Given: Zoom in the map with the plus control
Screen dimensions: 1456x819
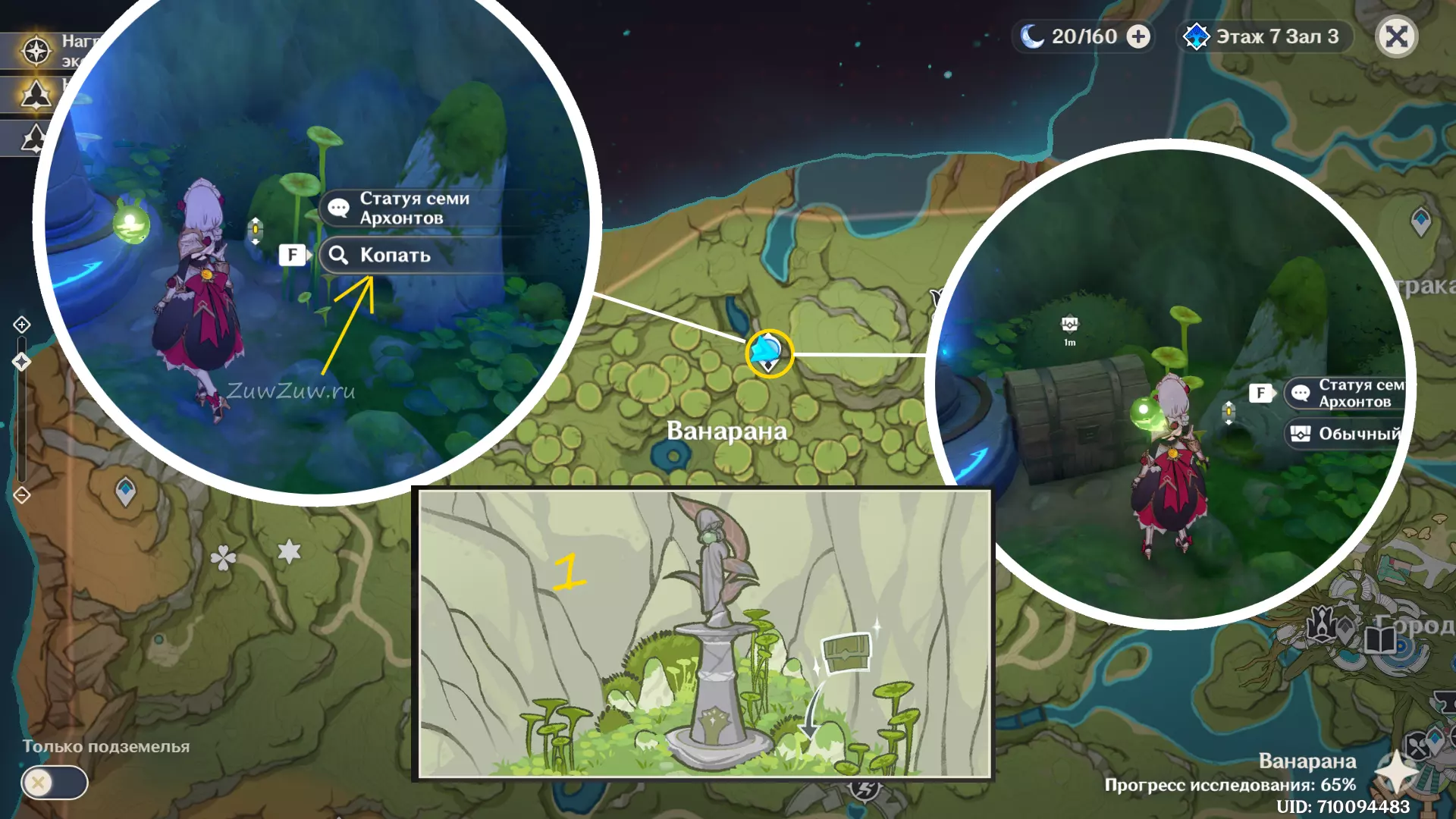Looking at the screenshot, I should coord(22,325).
